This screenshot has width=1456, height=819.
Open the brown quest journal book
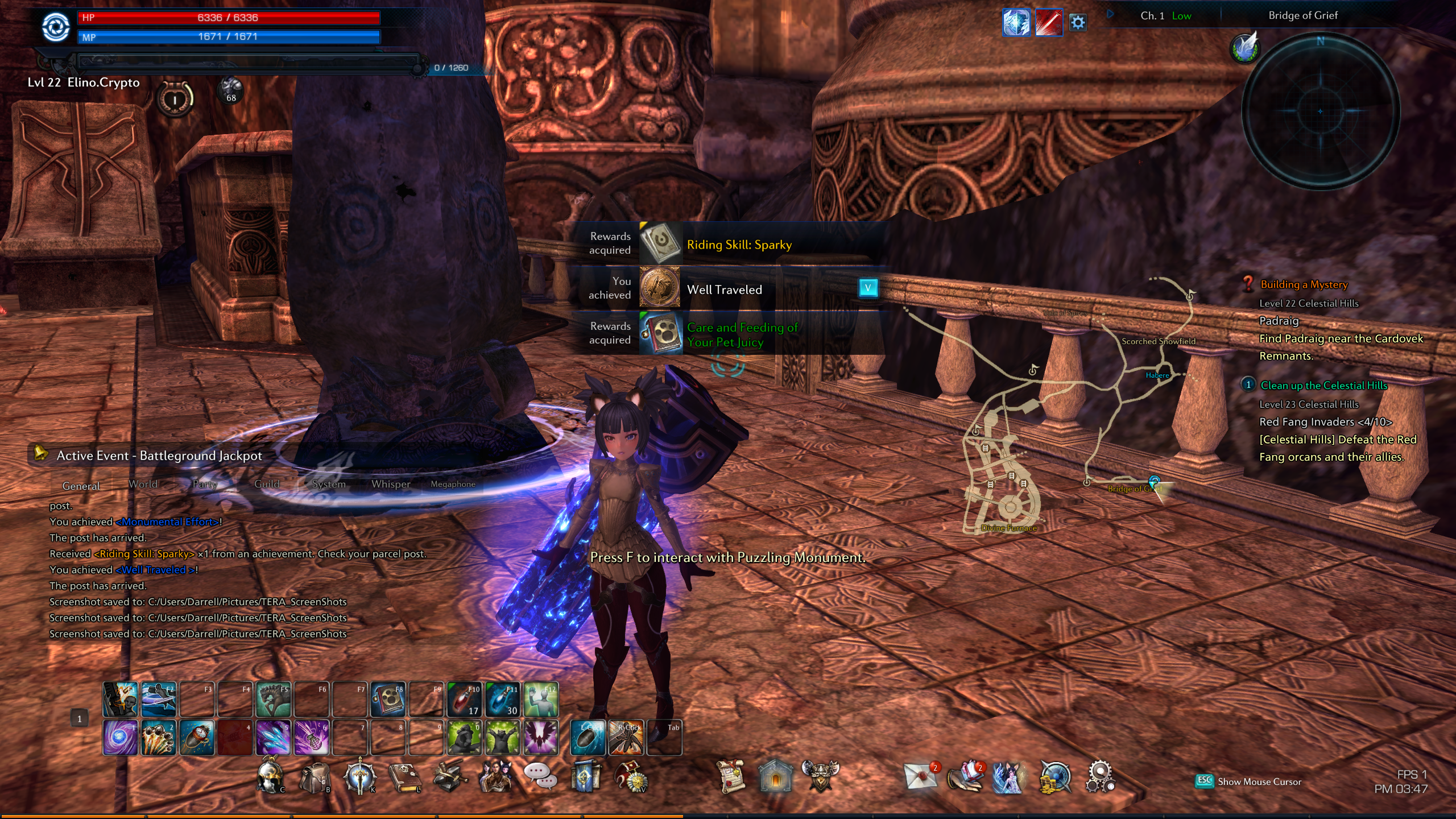[x=404, y=777]
